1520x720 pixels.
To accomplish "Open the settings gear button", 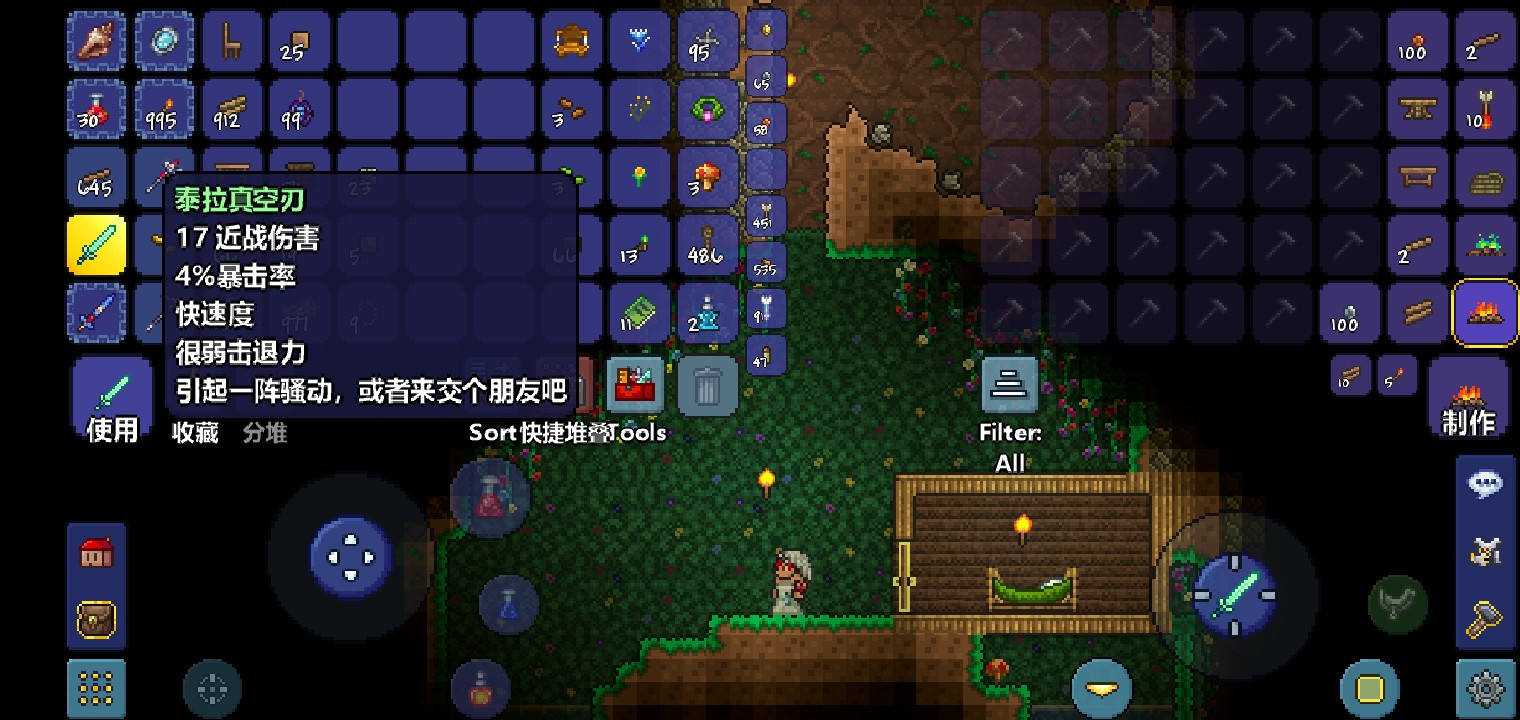I will tap(1486, 690).
